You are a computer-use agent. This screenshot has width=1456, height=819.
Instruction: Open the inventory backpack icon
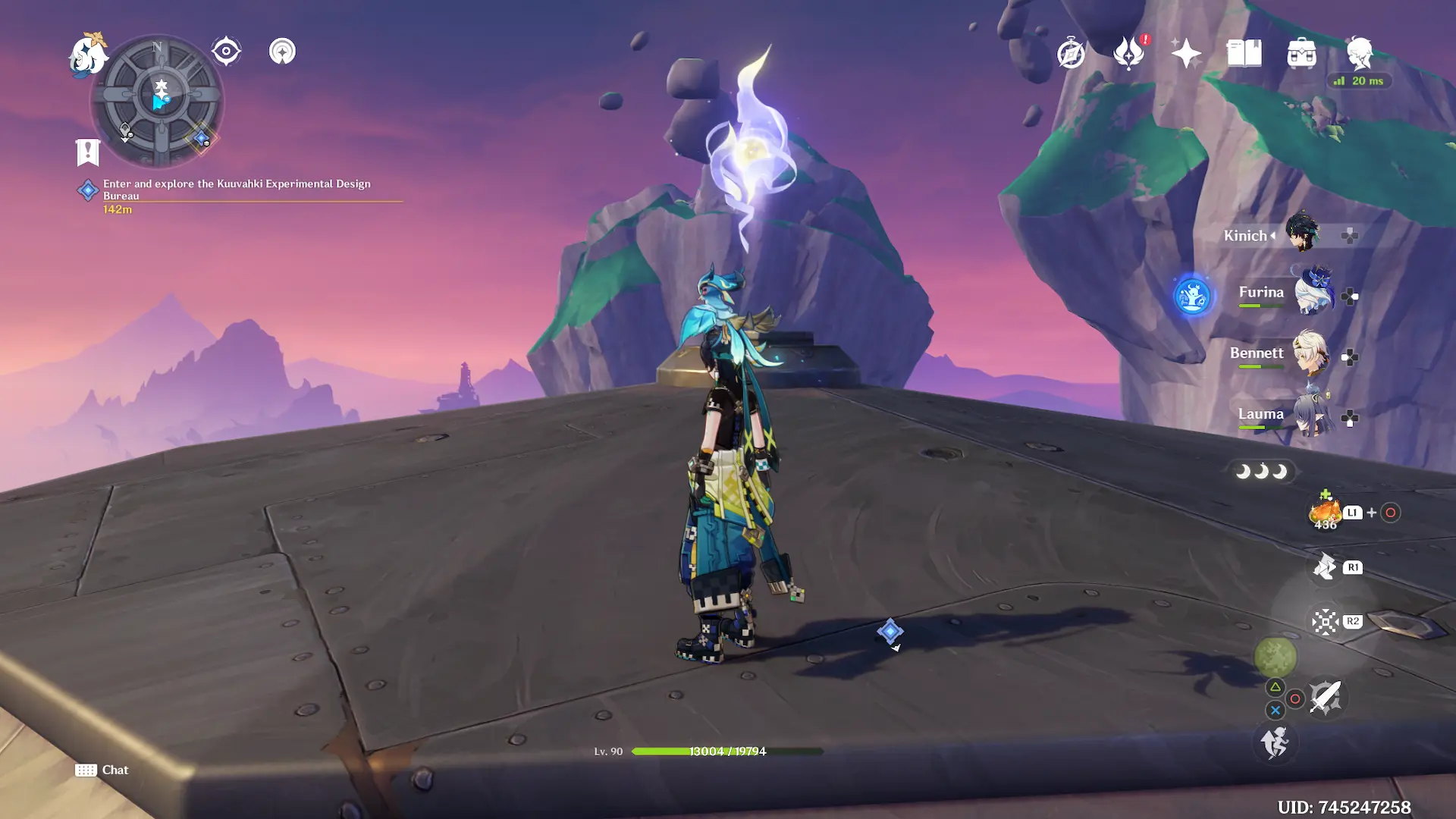(x=1301, y=54)
